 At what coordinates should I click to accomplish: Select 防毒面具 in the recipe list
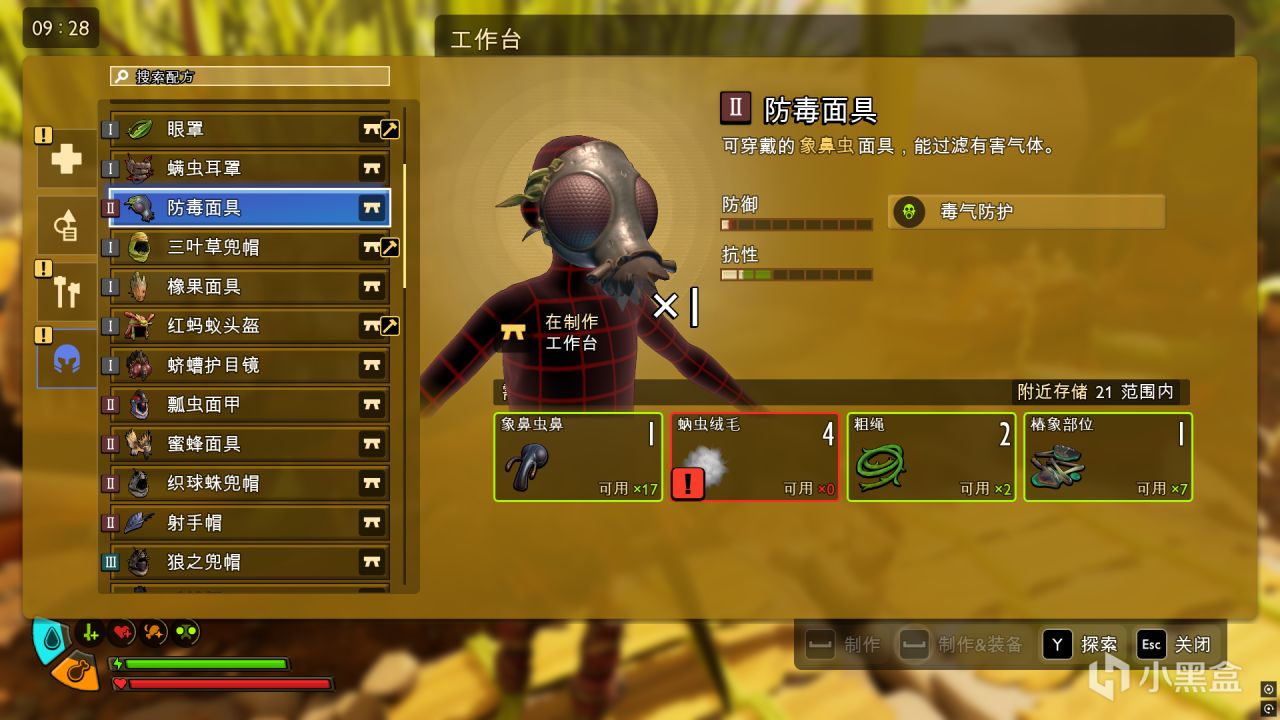click(x=240, y=208)
